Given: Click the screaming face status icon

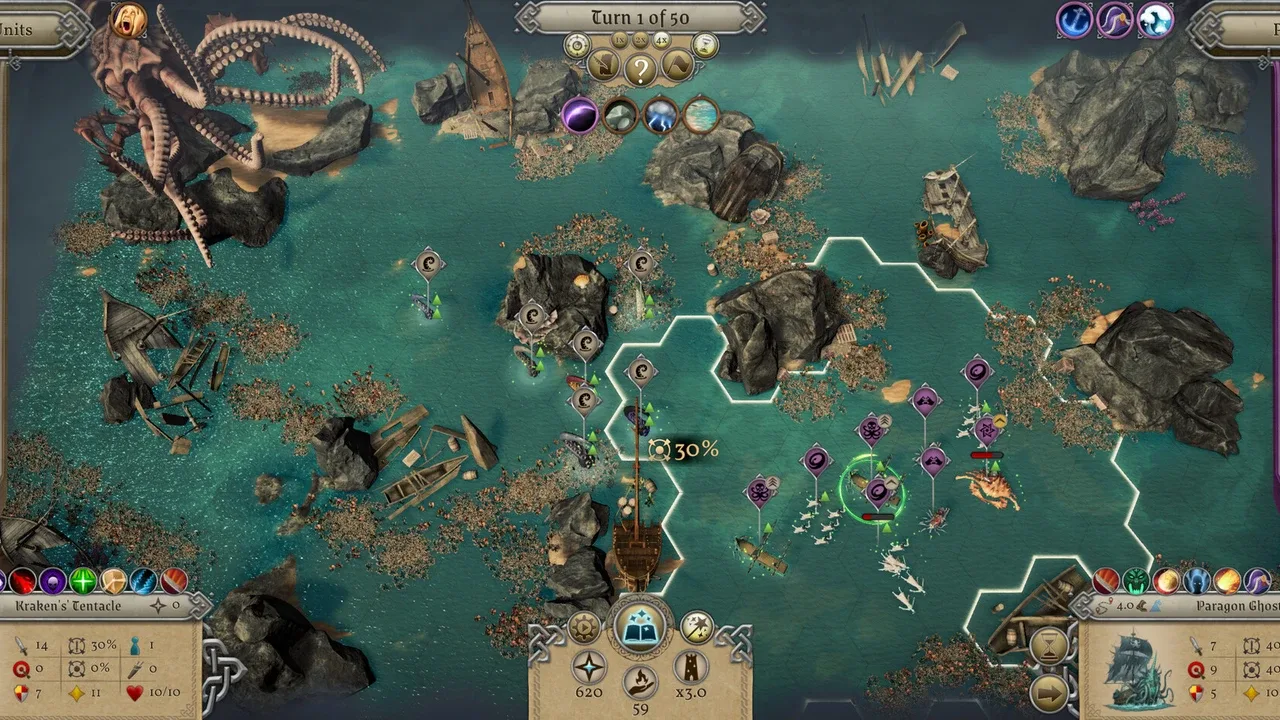Looking at the screenshot, I should click(128, 20).
